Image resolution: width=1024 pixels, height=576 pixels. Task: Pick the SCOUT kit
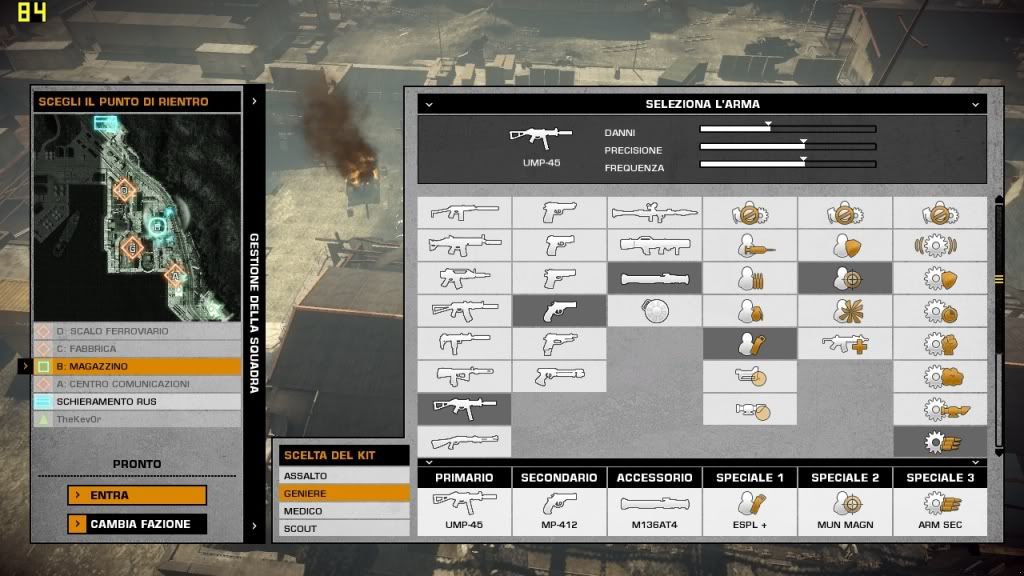344,528
